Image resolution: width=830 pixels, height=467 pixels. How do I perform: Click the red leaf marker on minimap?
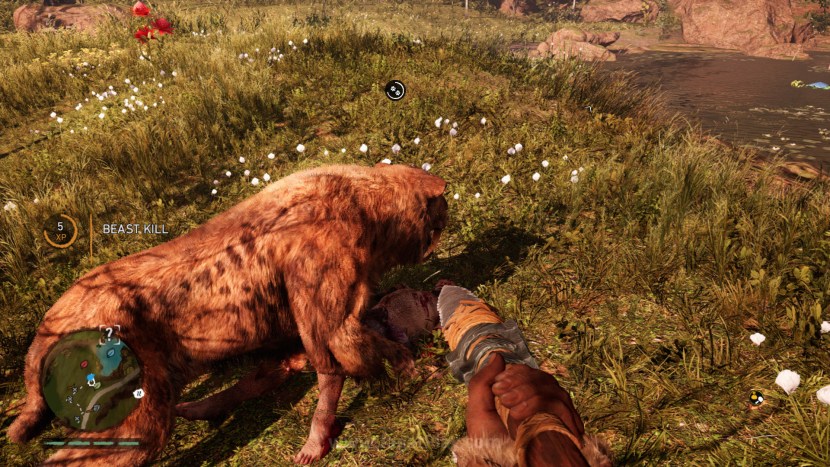point(85,365)
